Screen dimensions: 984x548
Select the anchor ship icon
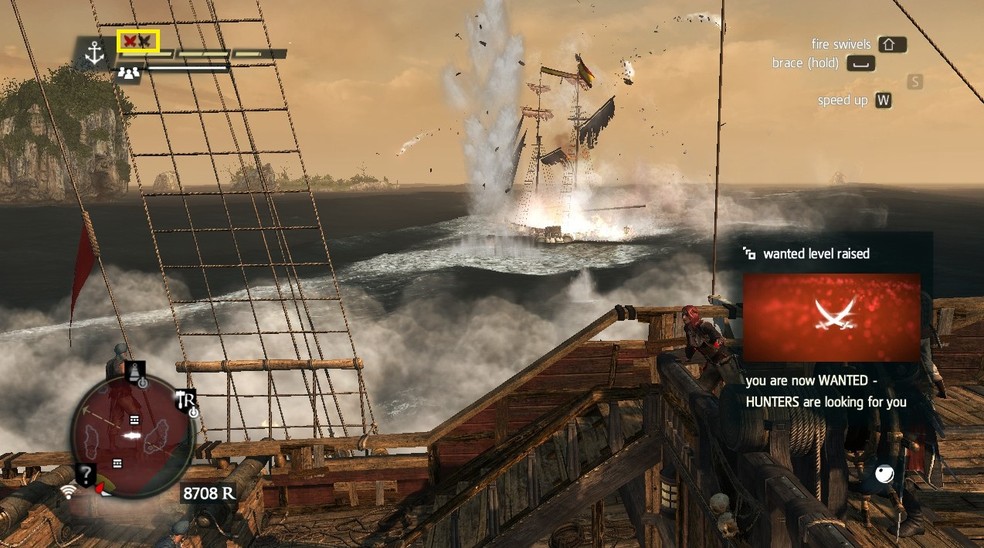point(95,54)
